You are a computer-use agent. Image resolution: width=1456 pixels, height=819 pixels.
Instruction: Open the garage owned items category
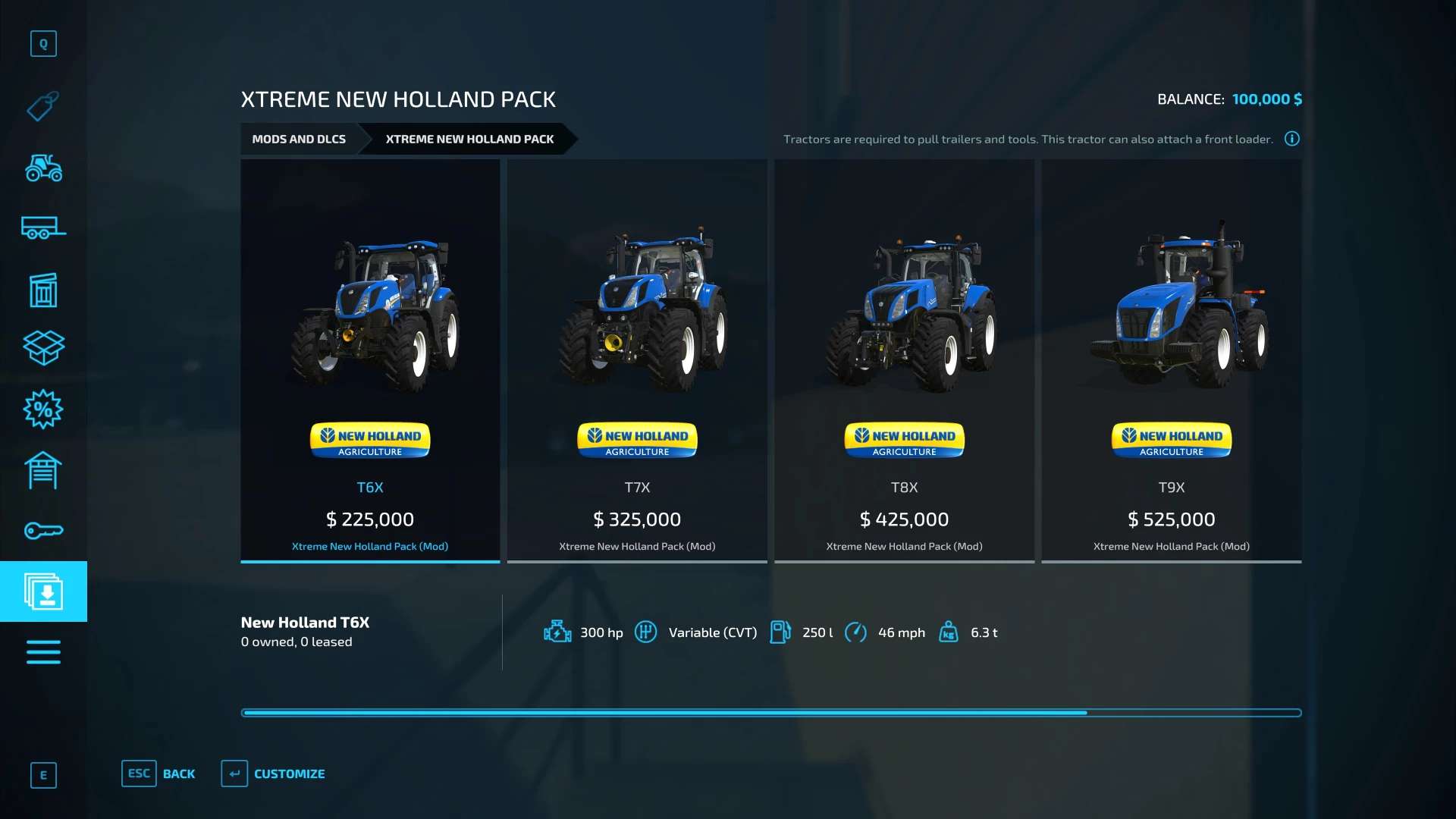[x=43, y=470]
